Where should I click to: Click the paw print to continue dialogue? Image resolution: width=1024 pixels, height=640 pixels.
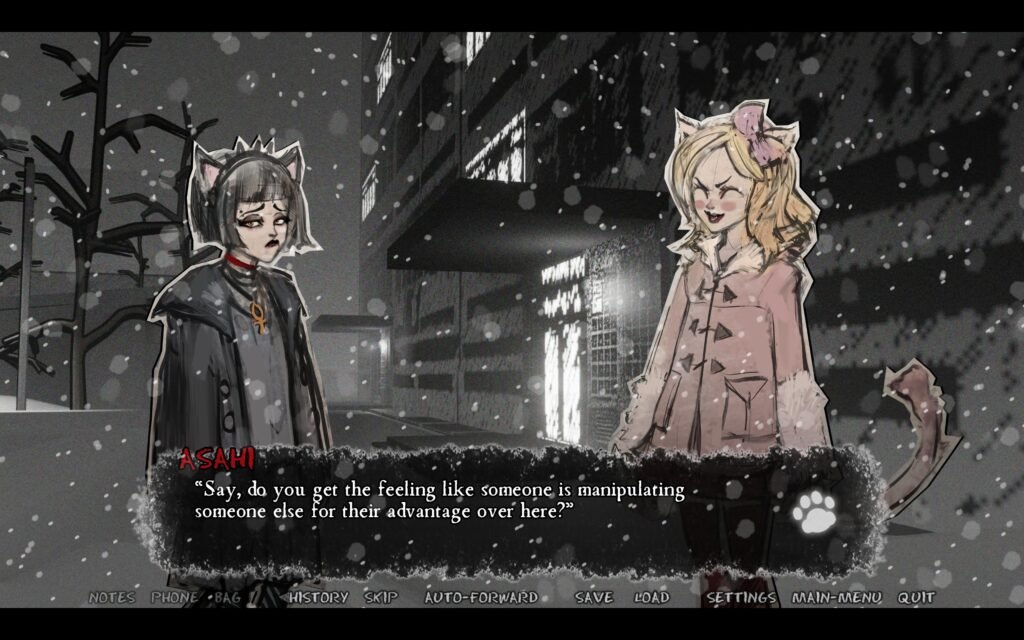click(814, 511)
